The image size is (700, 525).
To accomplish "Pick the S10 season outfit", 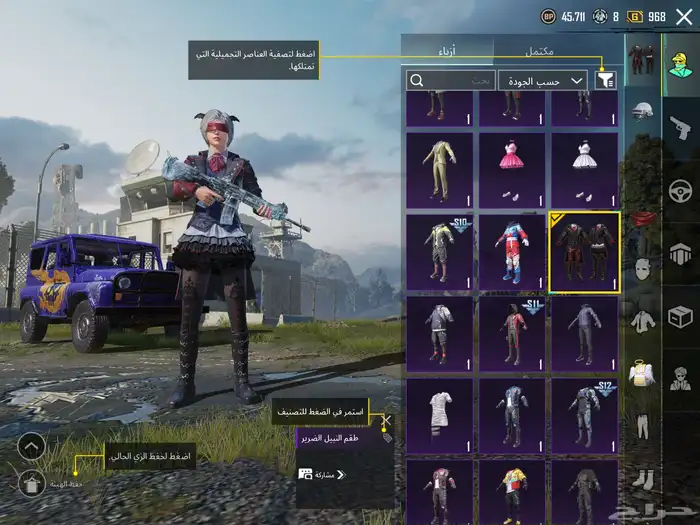I will coord(439,252).
